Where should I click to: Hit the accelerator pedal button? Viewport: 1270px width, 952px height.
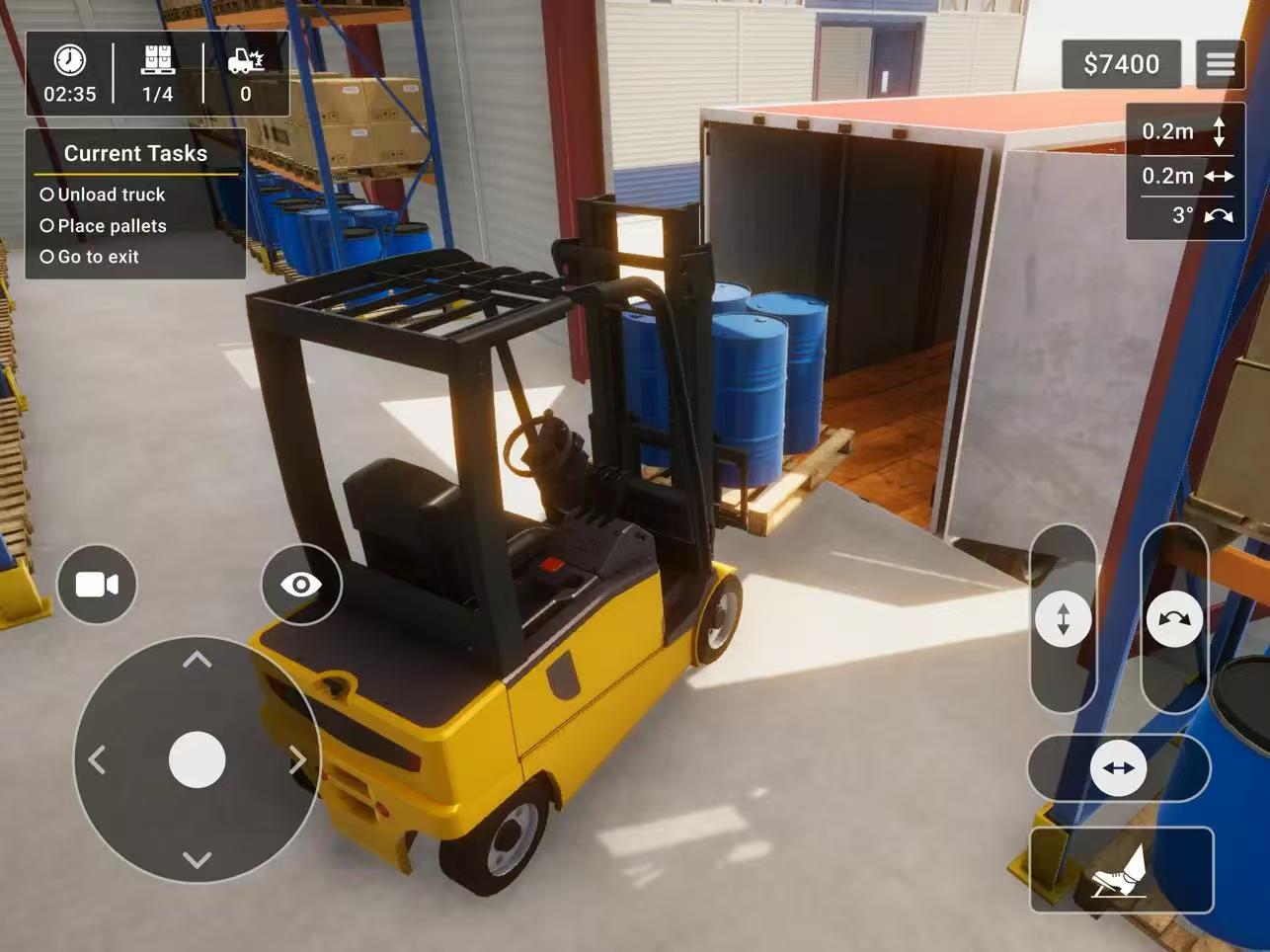(1121, 870)
